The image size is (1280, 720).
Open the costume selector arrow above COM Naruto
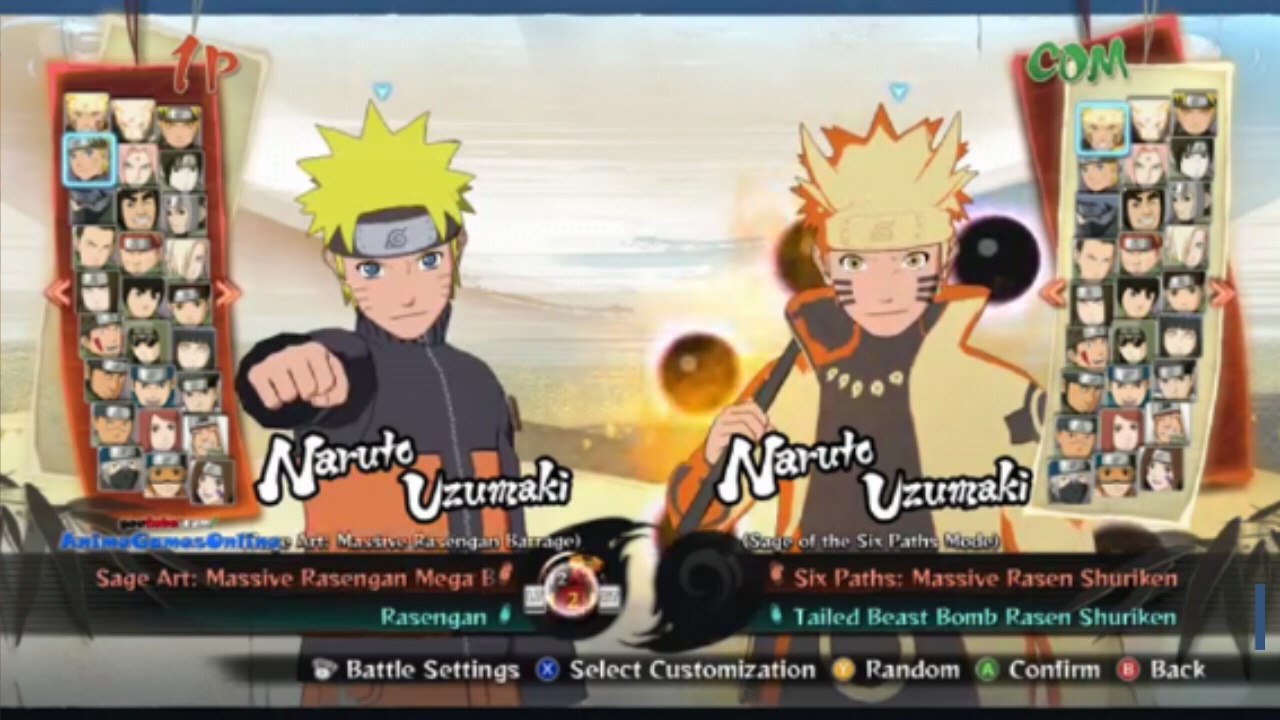click(898, 90)
